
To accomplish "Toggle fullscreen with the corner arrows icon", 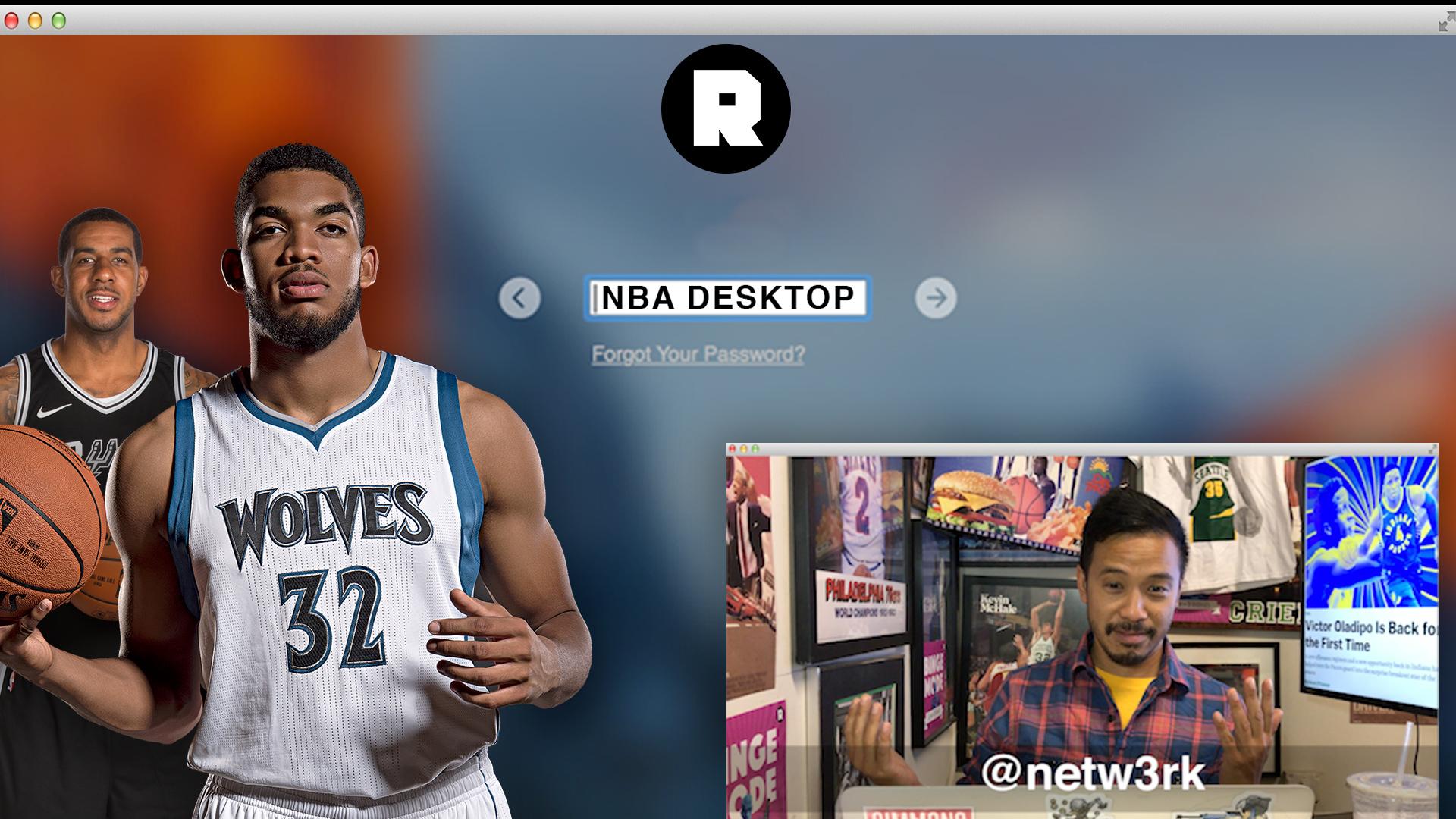I will click(1445, 22).
